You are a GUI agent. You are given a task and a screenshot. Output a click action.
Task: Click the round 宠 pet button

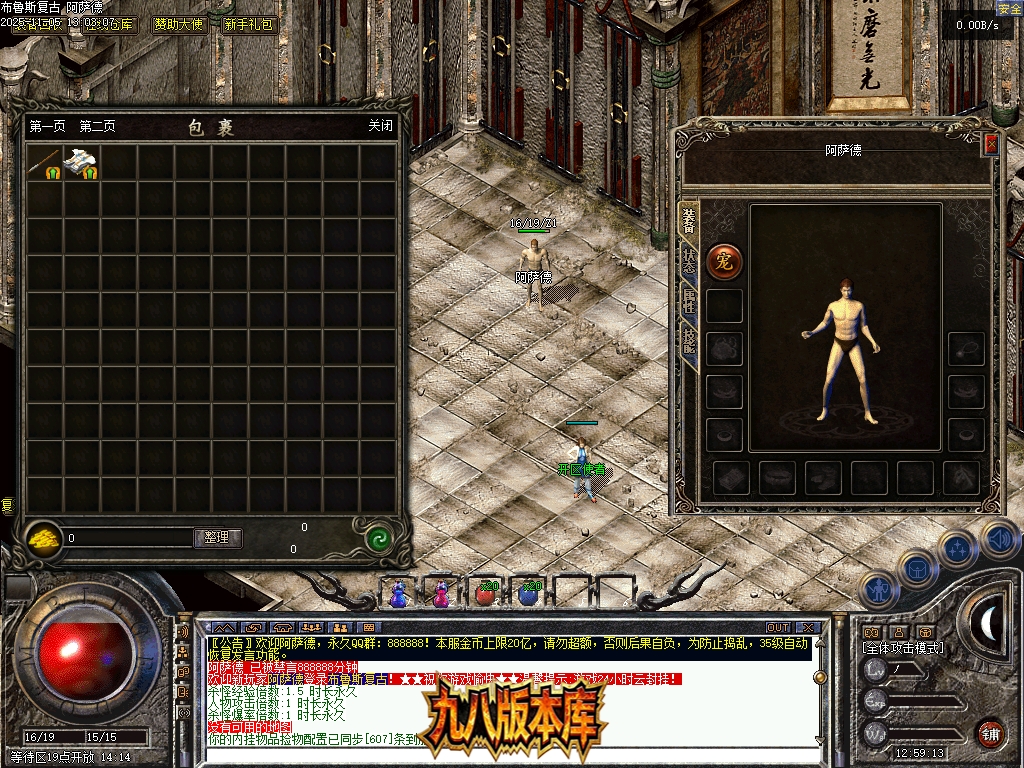click(x=724, y=262)
